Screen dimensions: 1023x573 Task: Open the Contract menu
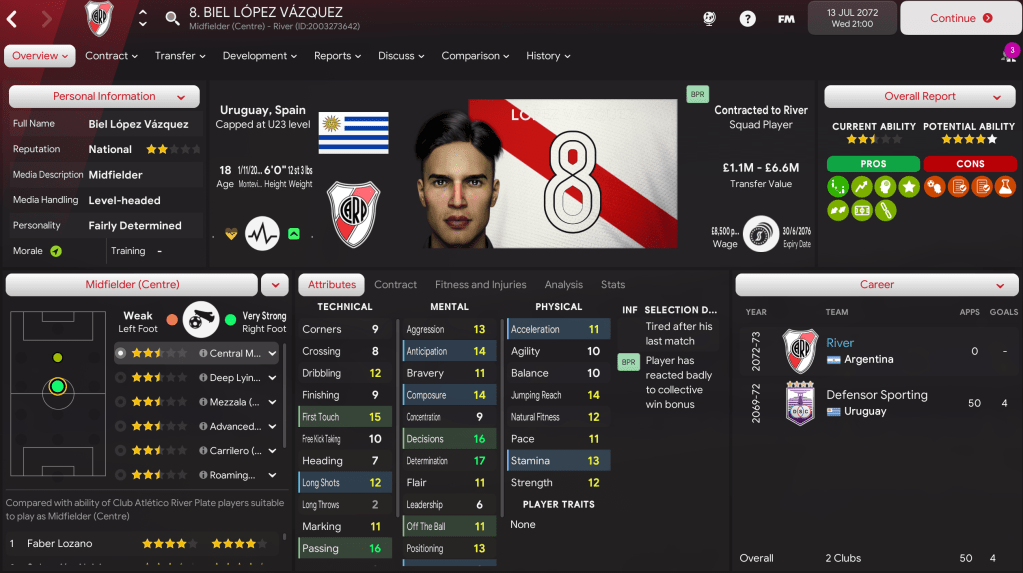[111, 56]
